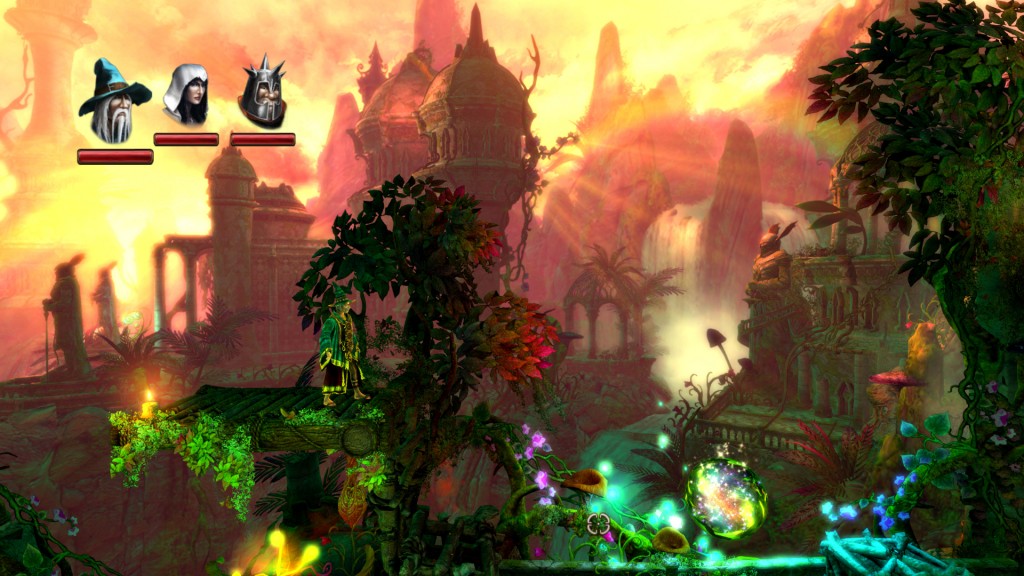Switch to the hooded thief portrait
Viewport: 1024px width, 576px height.
pos(186,96)
